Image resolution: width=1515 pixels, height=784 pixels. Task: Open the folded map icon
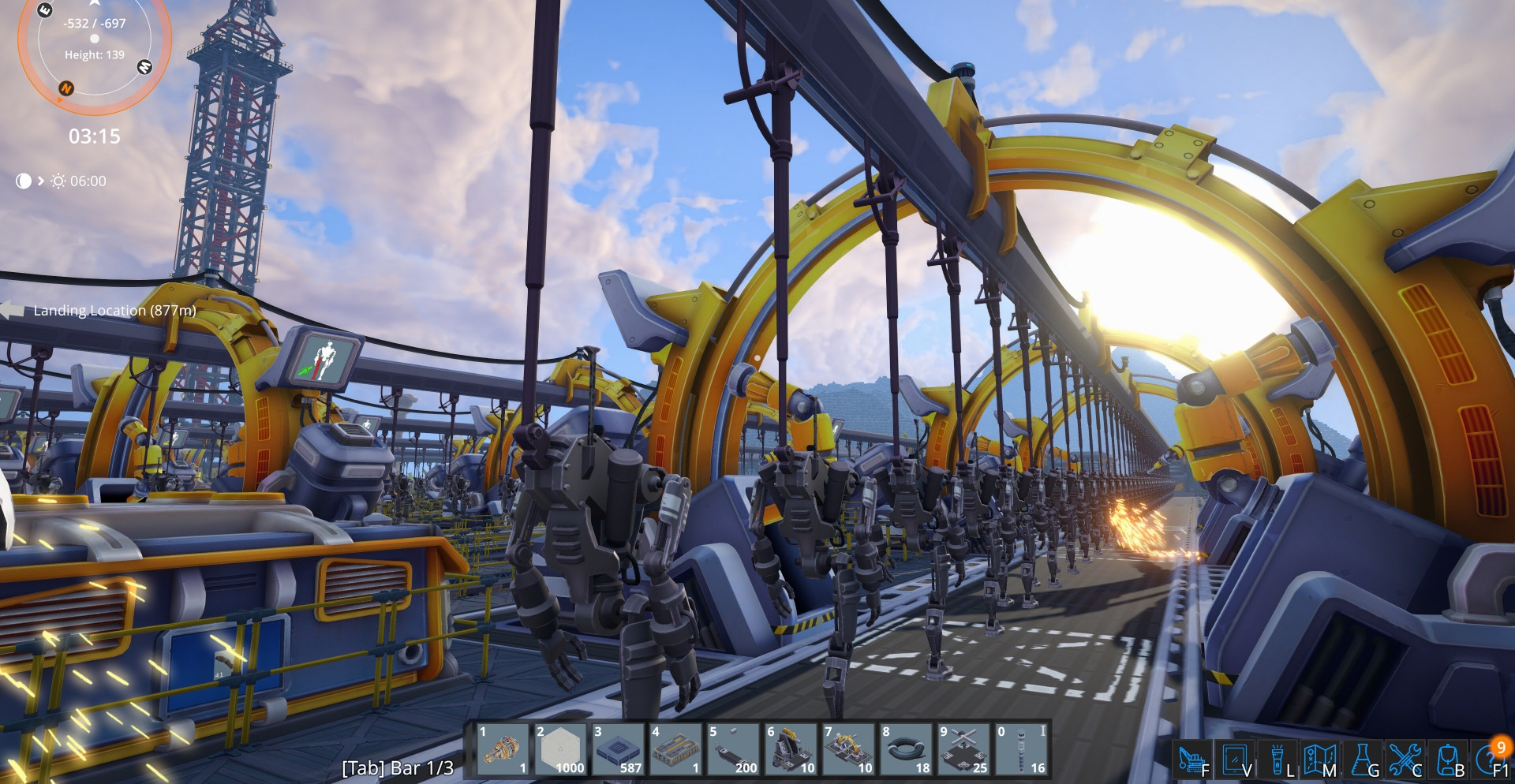click(1319, 760)
